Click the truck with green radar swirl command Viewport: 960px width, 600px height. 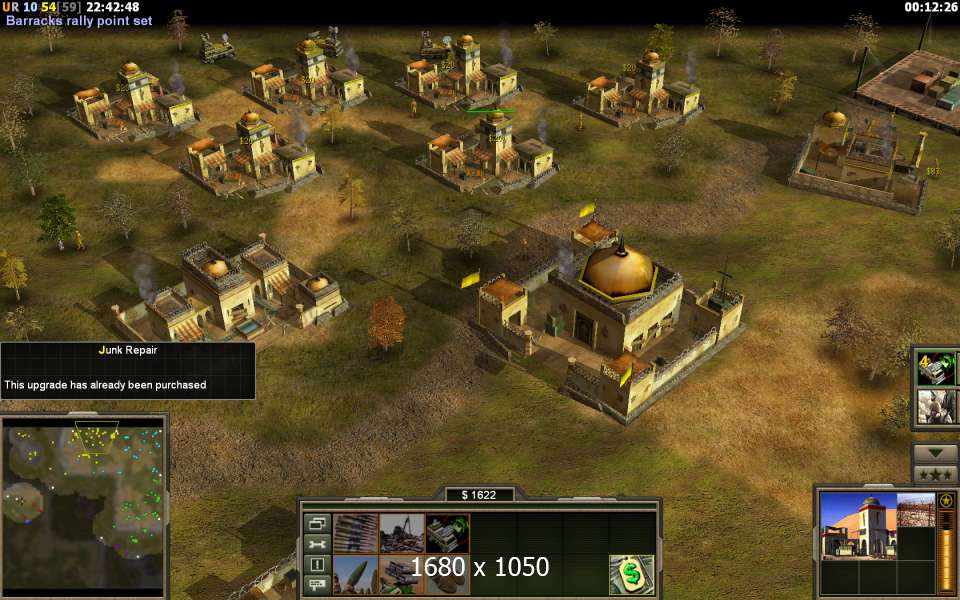(x=447, y=533)
